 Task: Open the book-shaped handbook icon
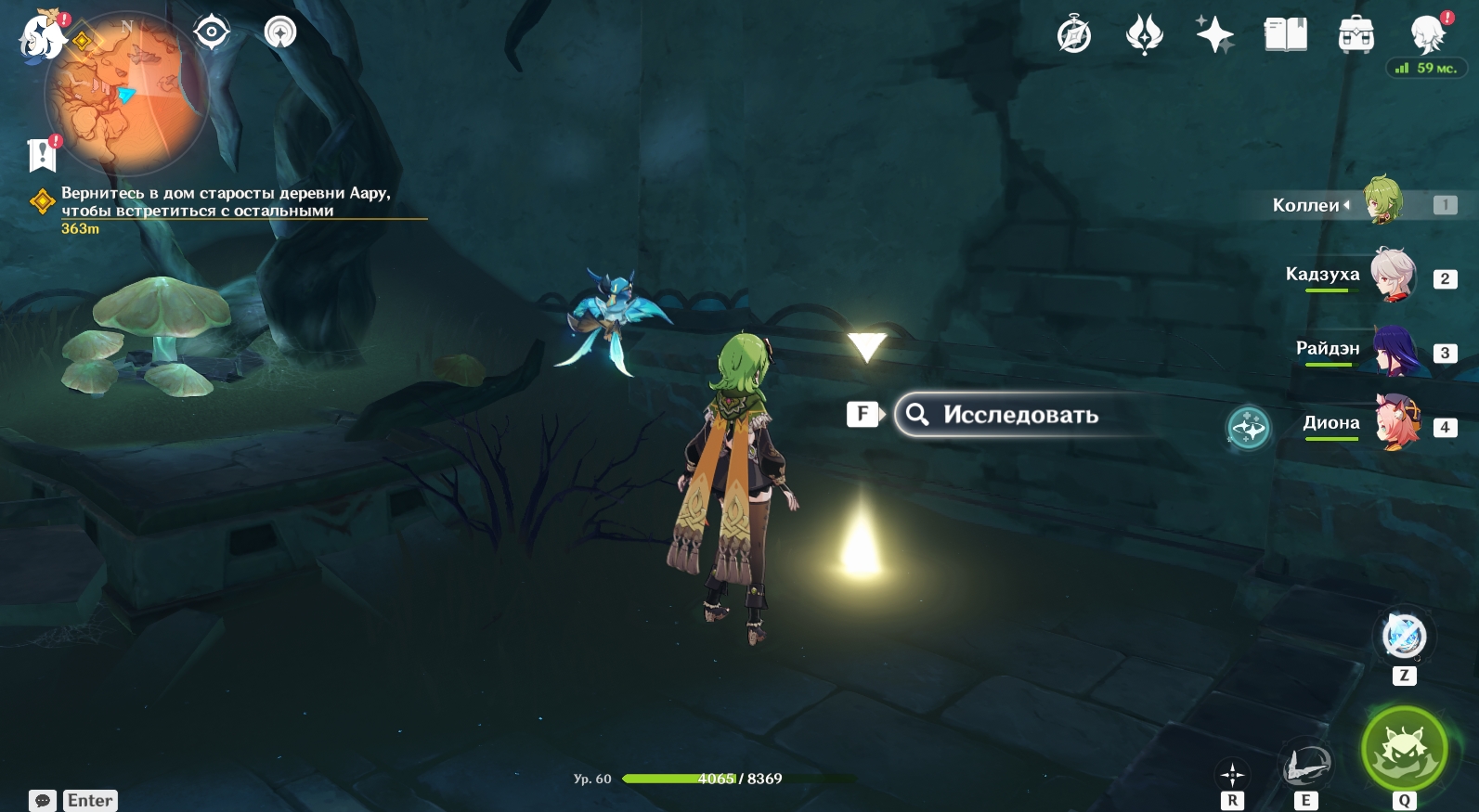(x=1285, y=36)
